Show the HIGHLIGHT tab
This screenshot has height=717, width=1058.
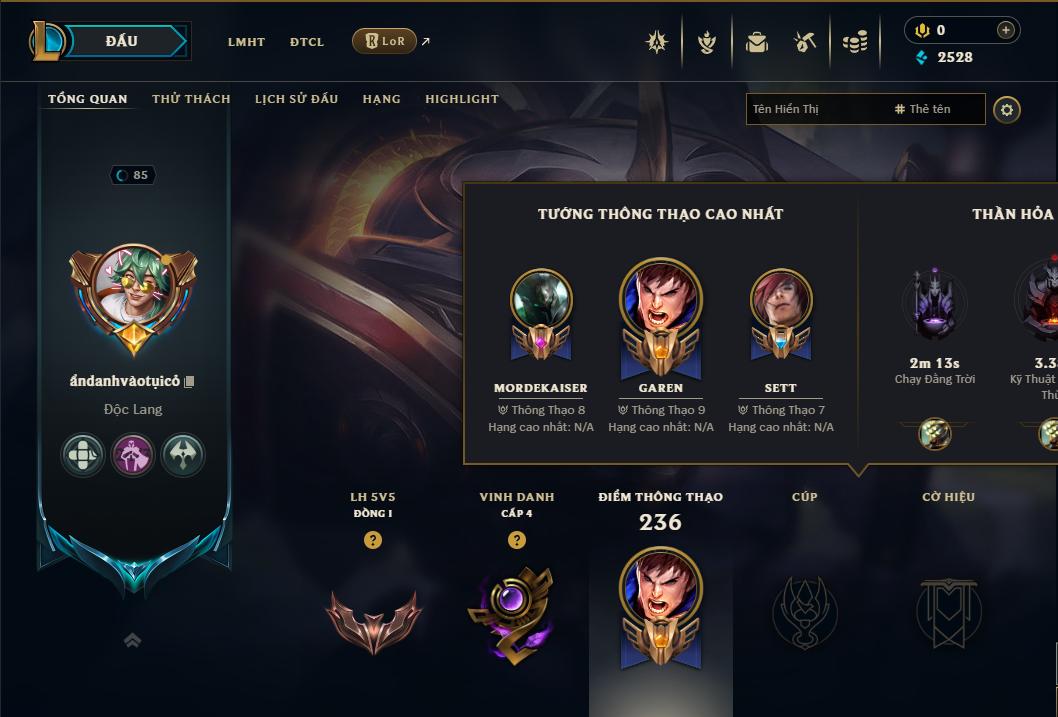click(461, 99)
